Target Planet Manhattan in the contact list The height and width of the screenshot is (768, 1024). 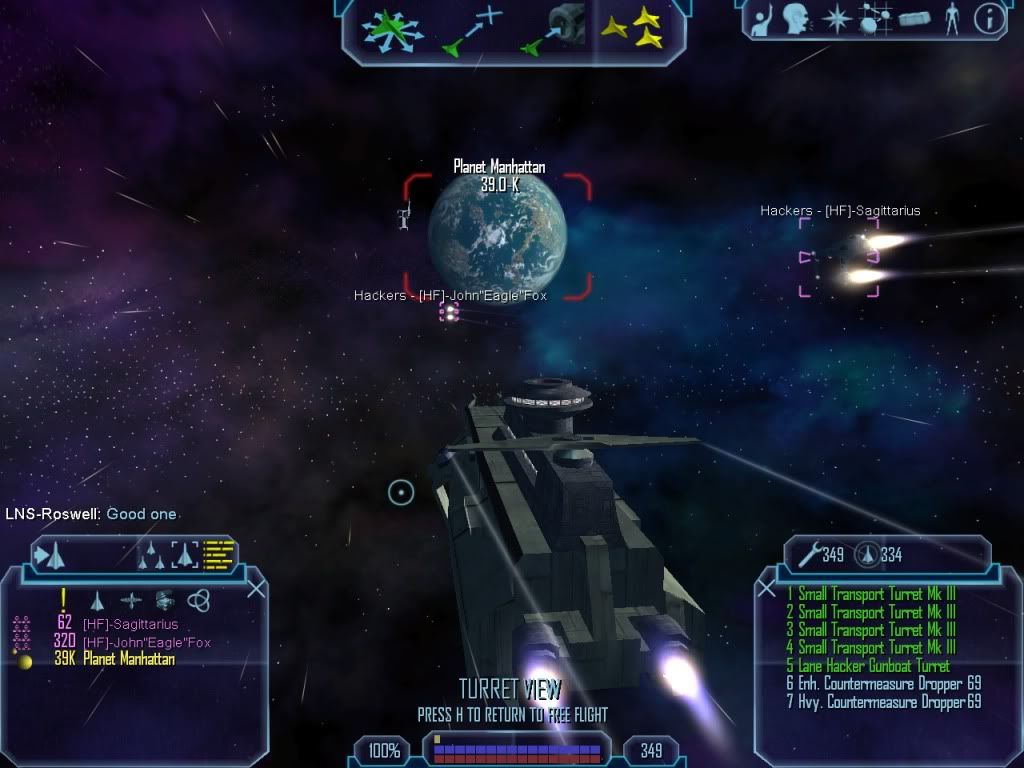point(128,659)
